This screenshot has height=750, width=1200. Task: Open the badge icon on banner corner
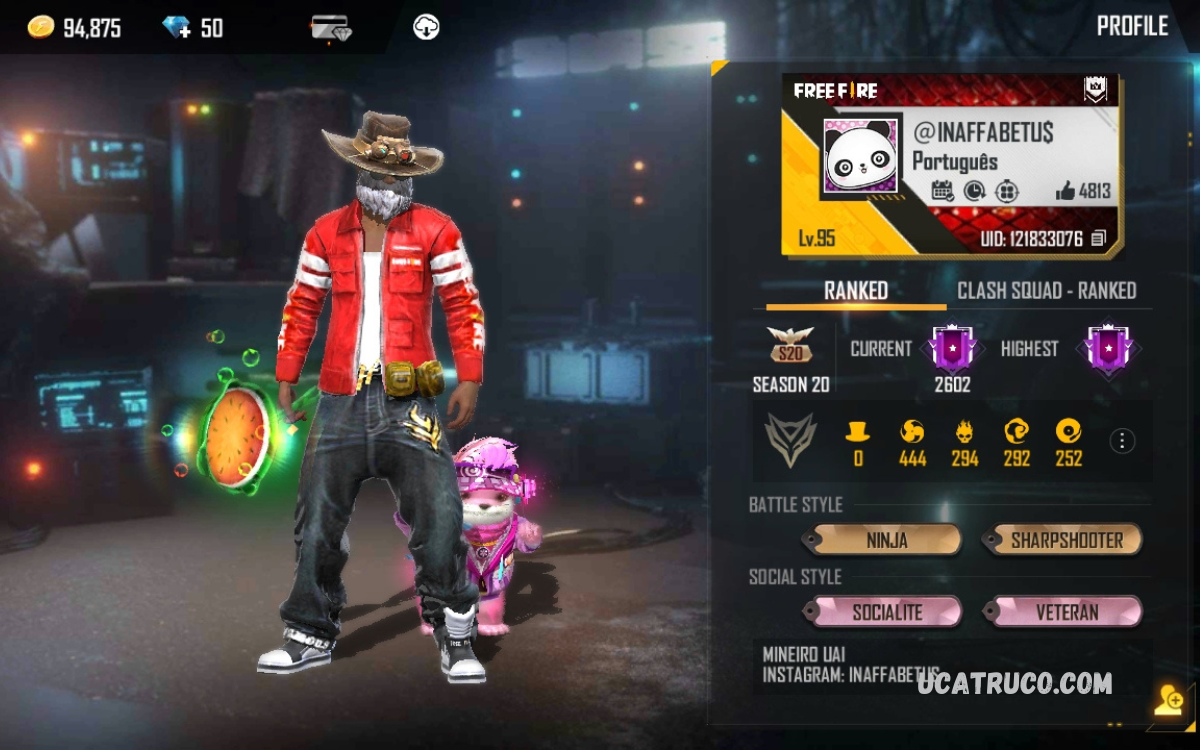pos(1095,90)
